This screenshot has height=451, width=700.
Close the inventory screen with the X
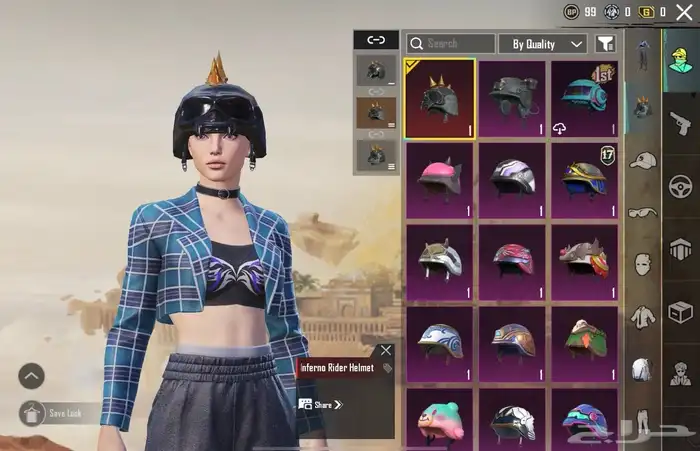pos(684,12)
